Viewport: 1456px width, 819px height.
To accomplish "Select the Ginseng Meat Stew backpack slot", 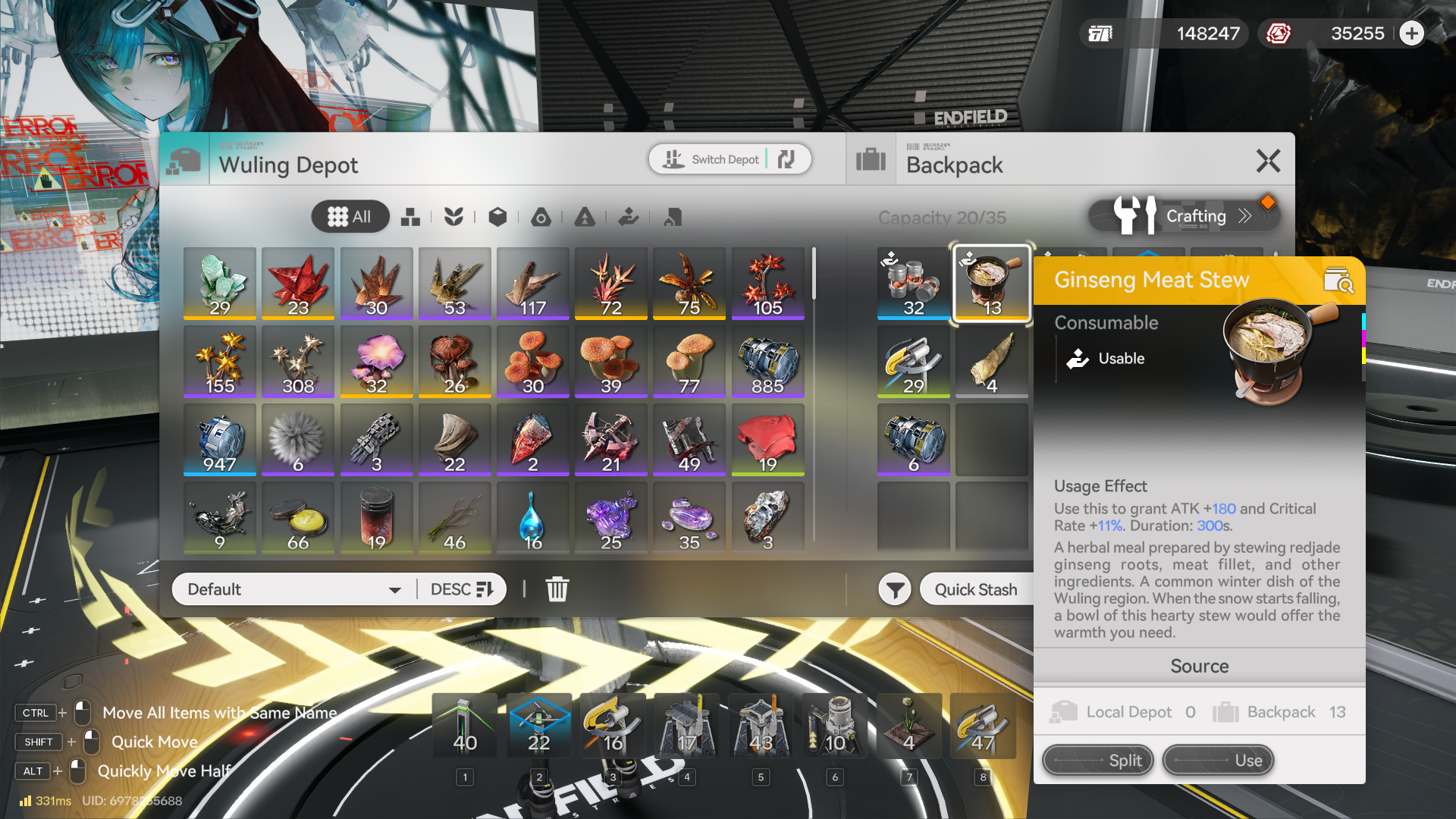I will click(x=991, y=284).
